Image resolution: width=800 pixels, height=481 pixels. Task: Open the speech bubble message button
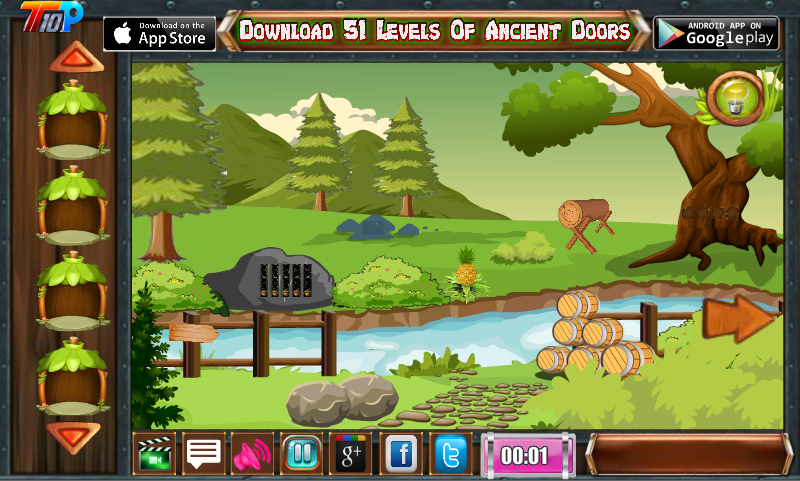coord(204,455)
